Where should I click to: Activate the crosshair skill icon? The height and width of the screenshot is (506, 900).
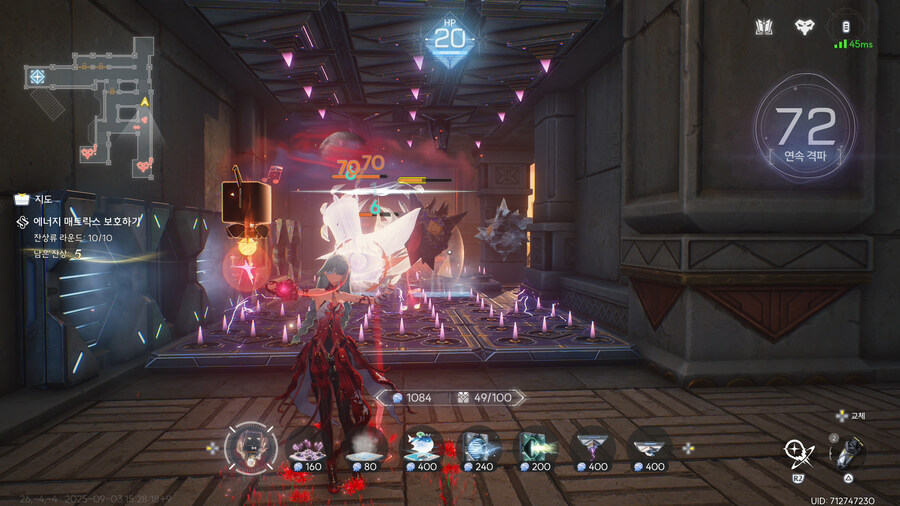(x=799, y=454)
